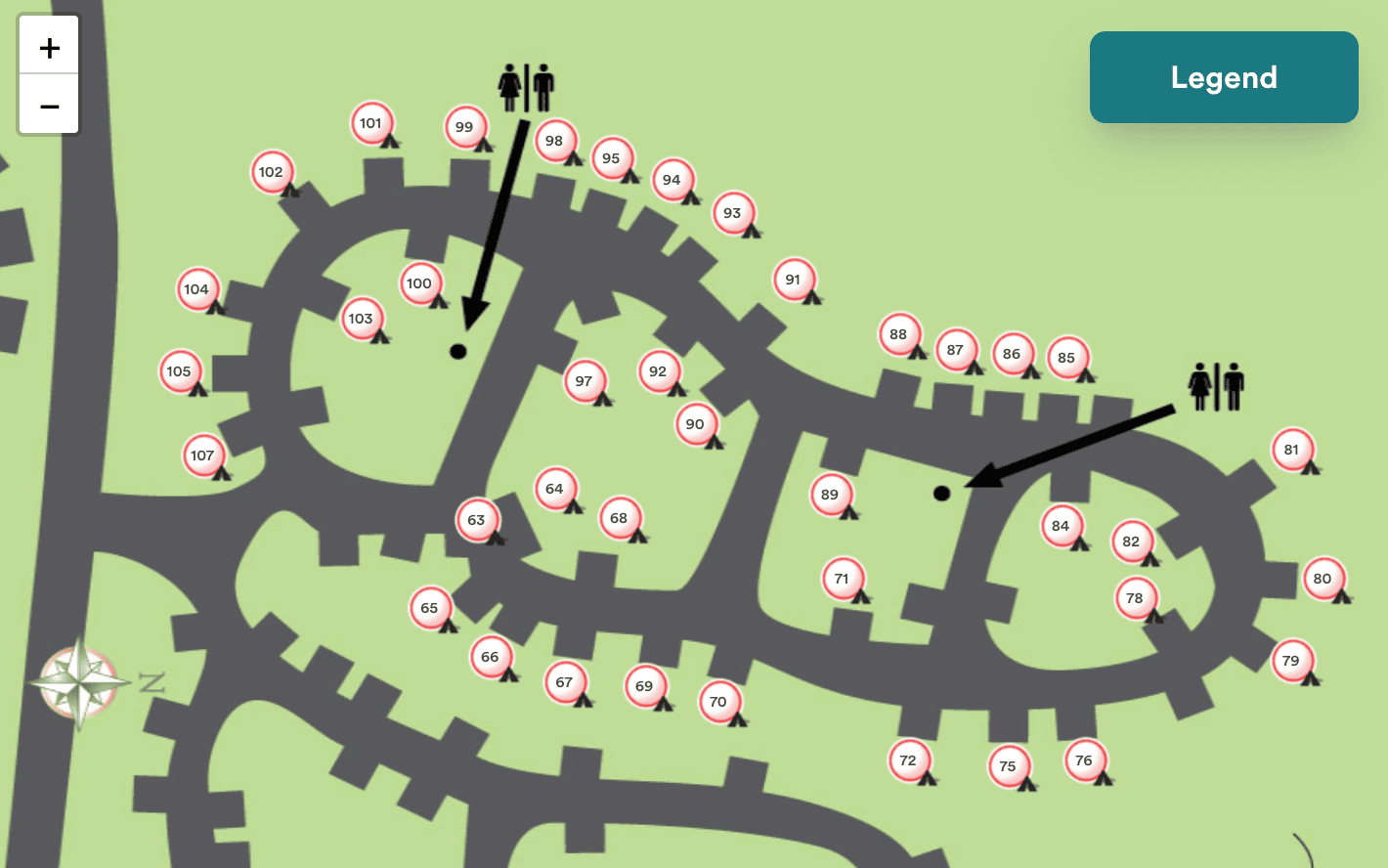This screenshot has width=1388, height=868.
Task: Select pitch 63 tent marker
Action: (x=476, y=520)
